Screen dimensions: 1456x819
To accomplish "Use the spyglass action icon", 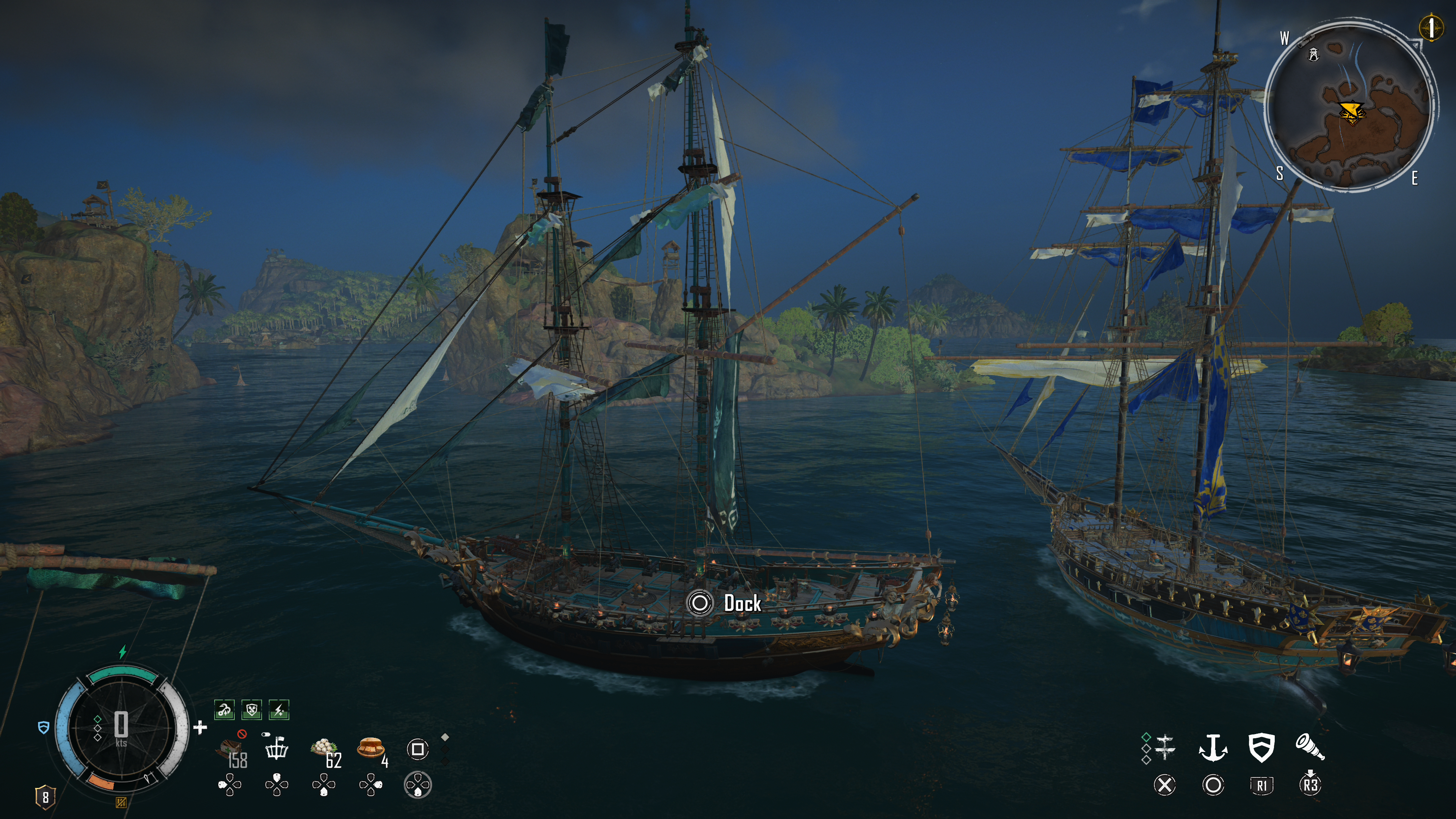I will pos(1310,747).
